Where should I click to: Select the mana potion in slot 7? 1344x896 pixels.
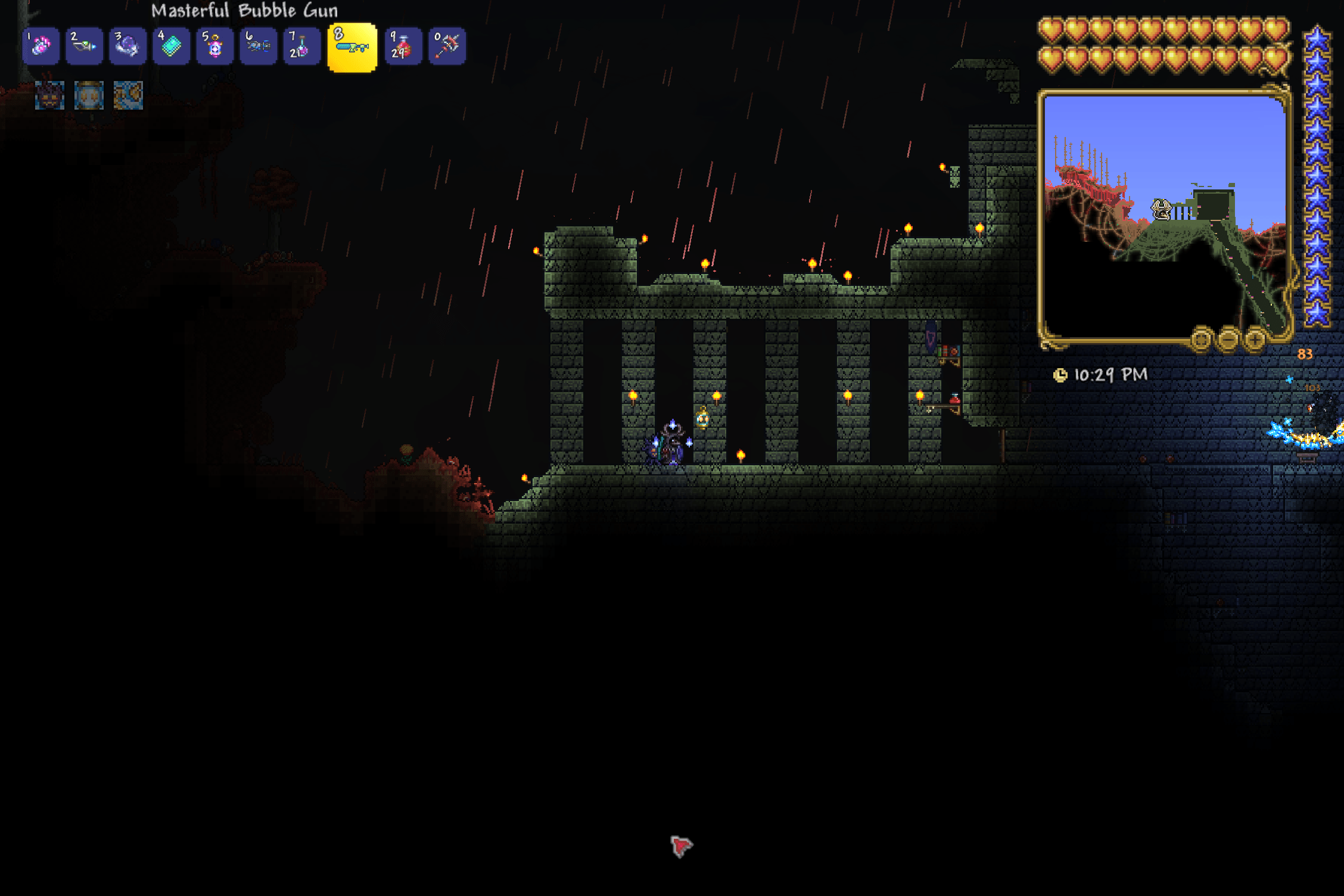[x=301, y=46]
